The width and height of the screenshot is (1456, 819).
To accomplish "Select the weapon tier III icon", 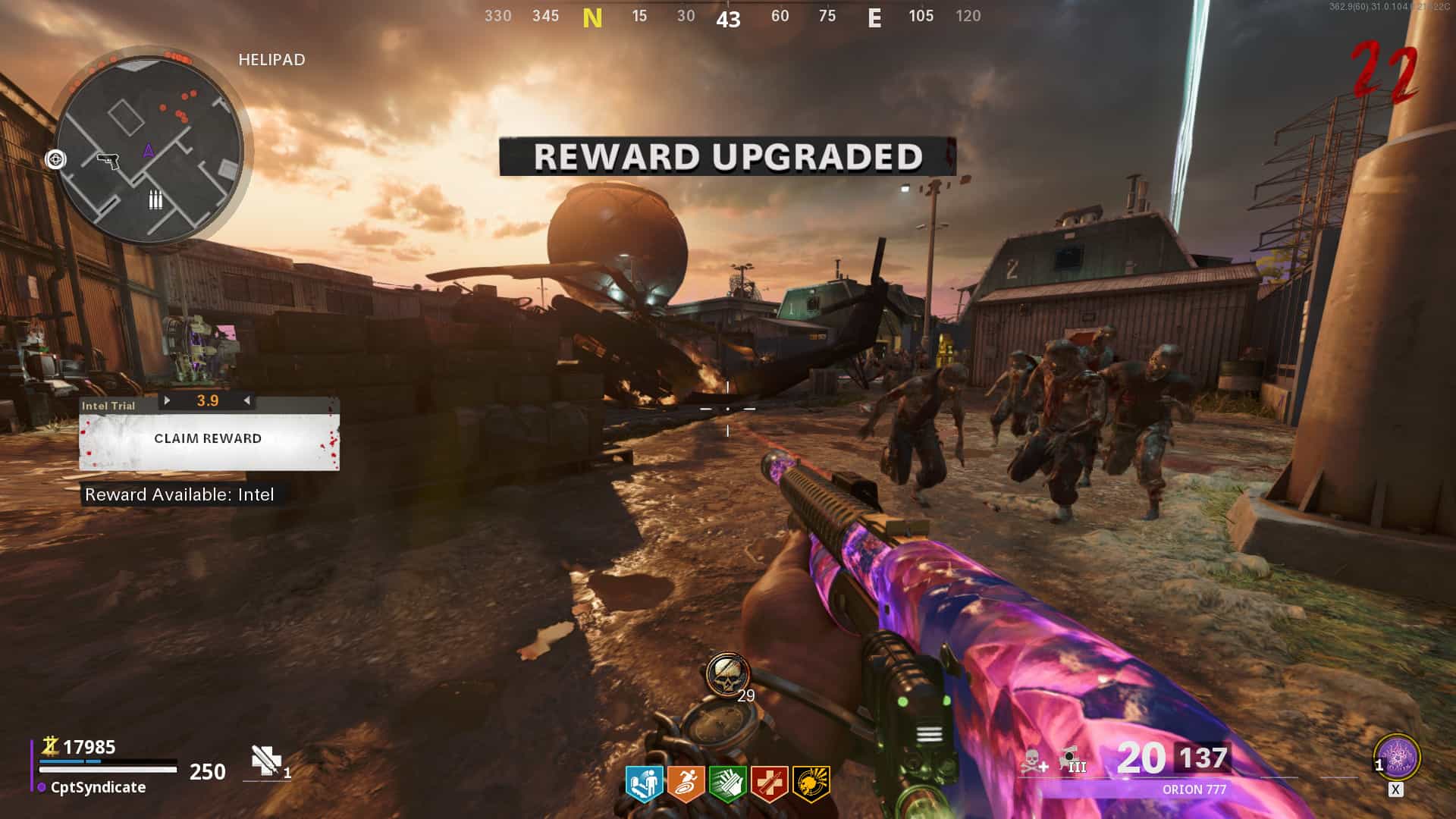I will (1072, 760).
